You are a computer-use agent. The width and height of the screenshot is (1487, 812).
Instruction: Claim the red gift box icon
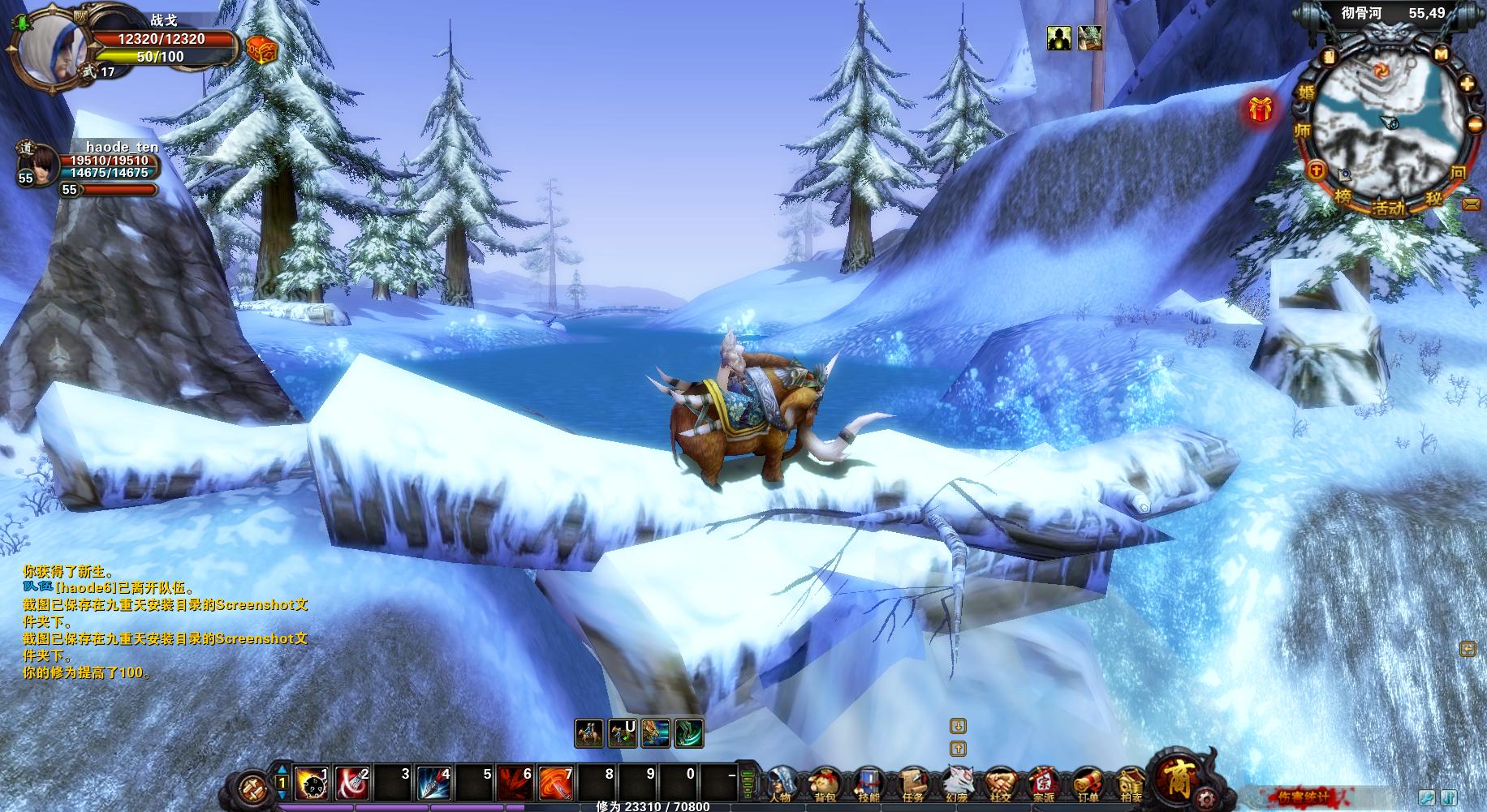coord(1260,109)
